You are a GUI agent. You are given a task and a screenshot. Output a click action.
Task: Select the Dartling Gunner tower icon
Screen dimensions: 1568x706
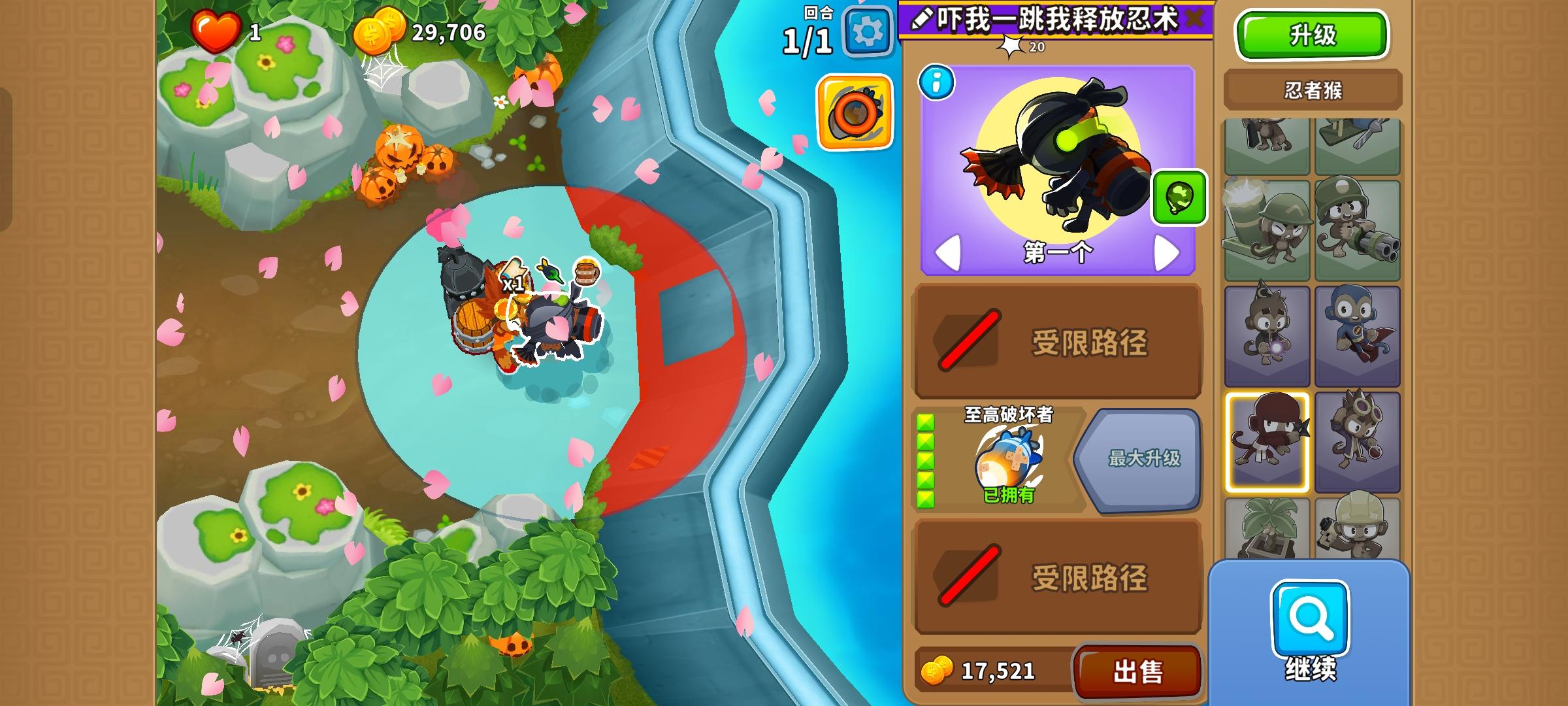(x=1358, y=227)
